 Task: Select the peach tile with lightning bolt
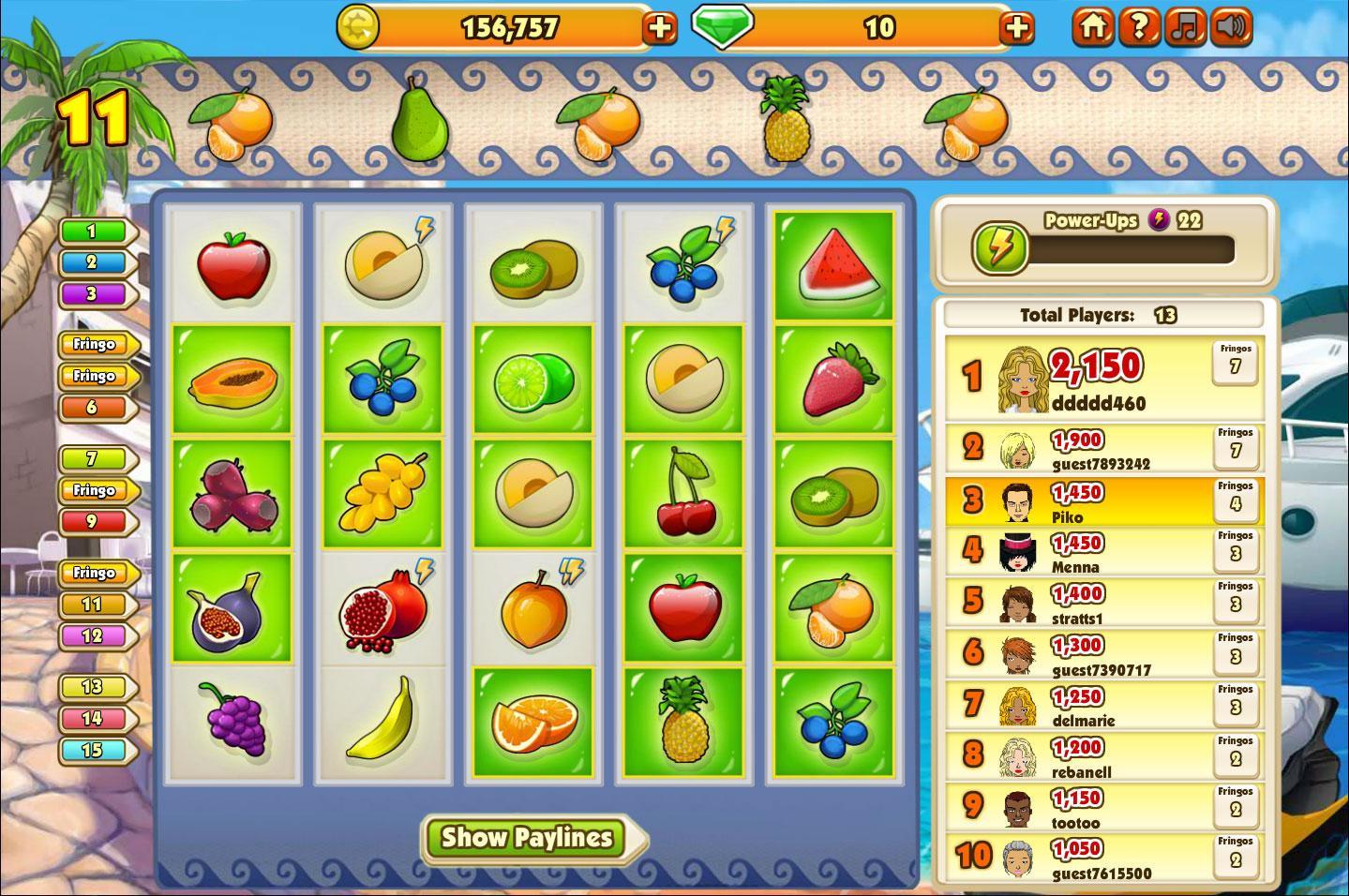click(x=533, y=608)
